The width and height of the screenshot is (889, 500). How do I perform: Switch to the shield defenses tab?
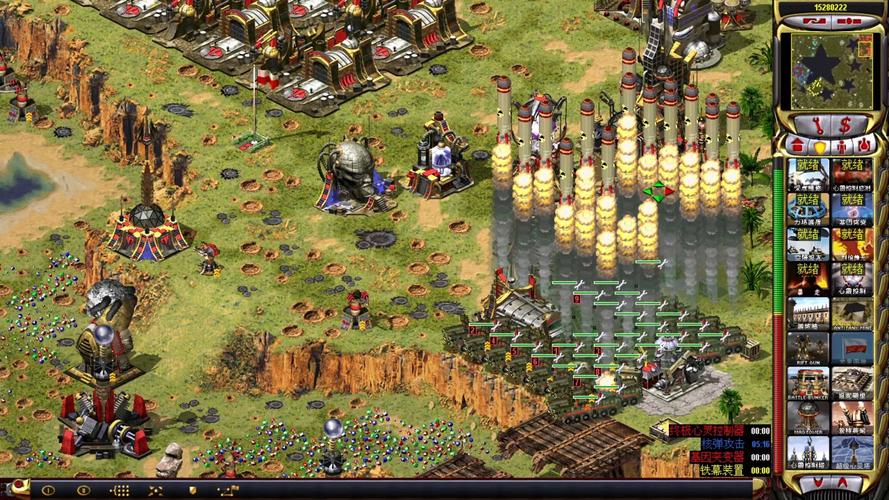pyautogui.click(x=817, y=145)
